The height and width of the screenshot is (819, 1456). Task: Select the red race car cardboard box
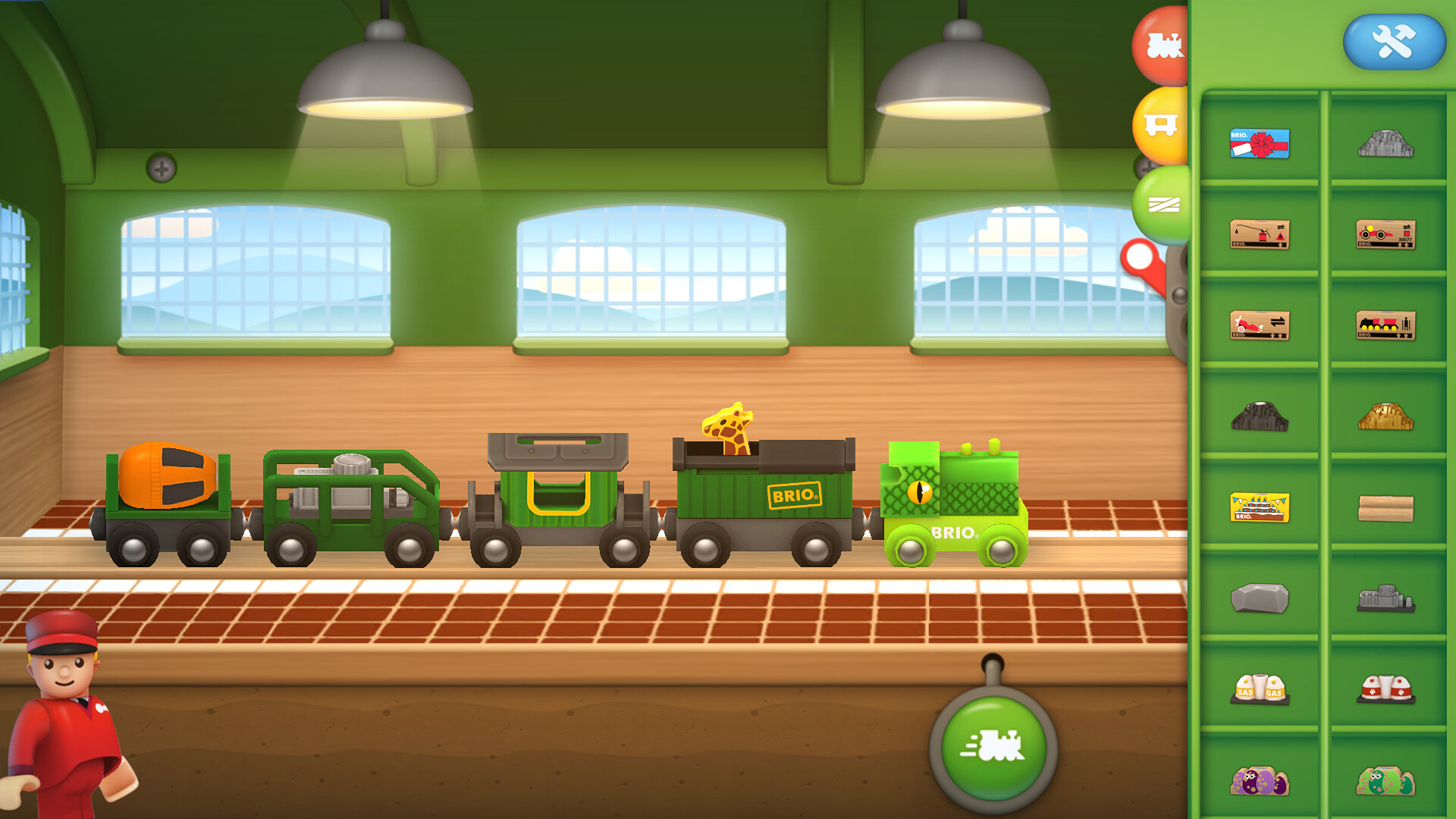click(1385, 234)
